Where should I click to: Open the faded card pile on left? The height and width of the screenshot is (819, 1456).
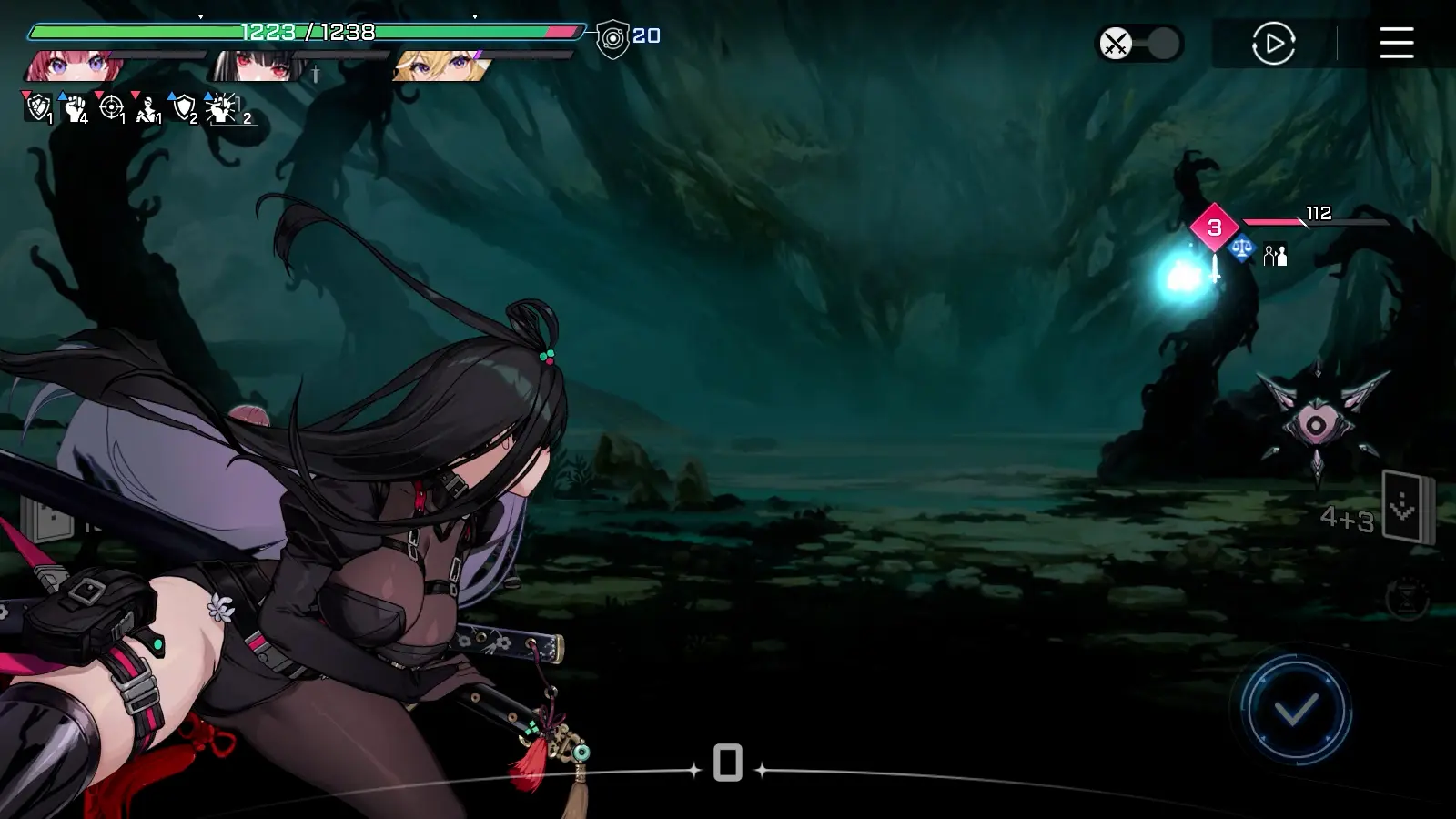(47, 519)
